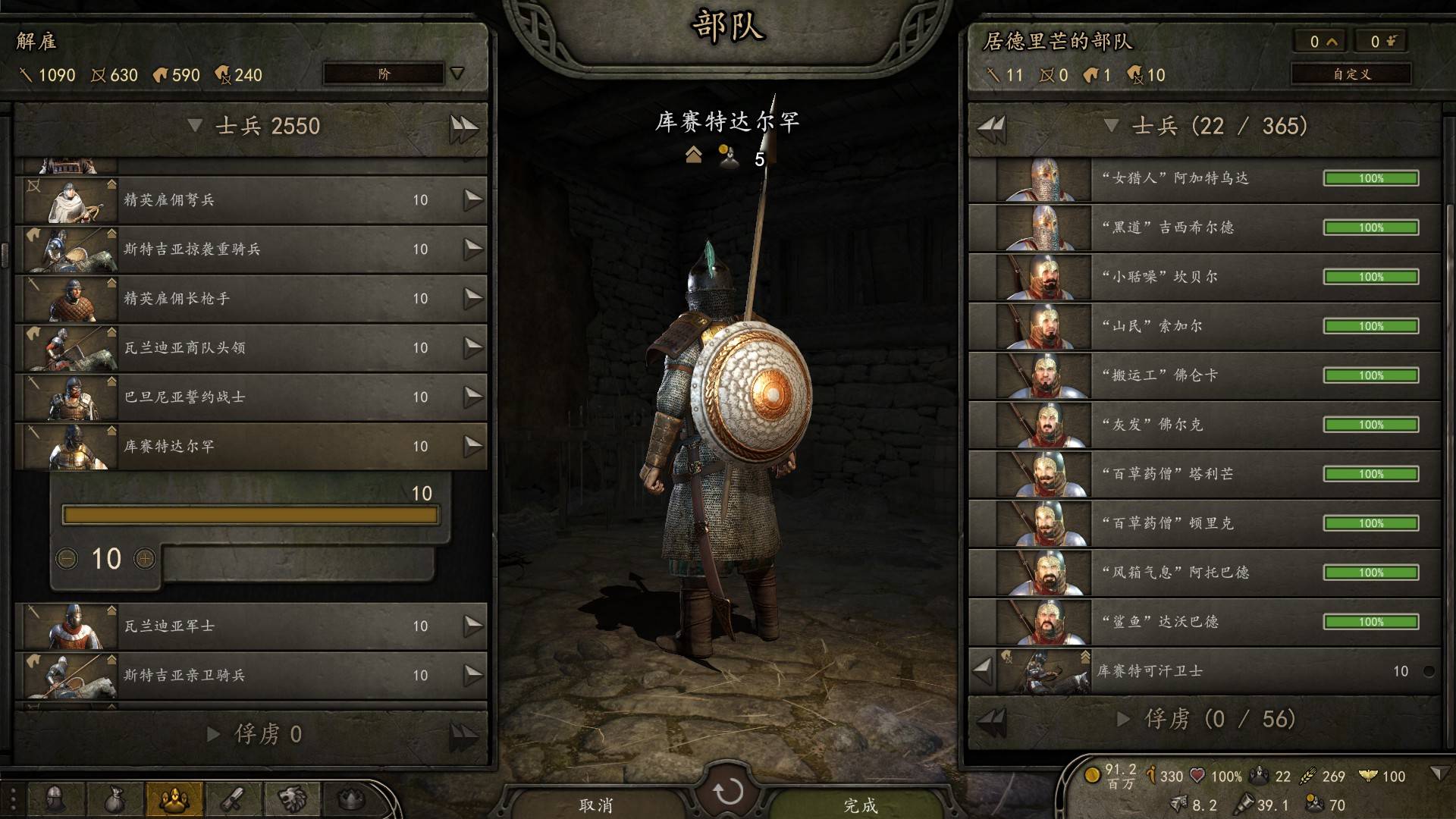
Task: Increase troop amount with the plus button
Action: pos(144,559)
